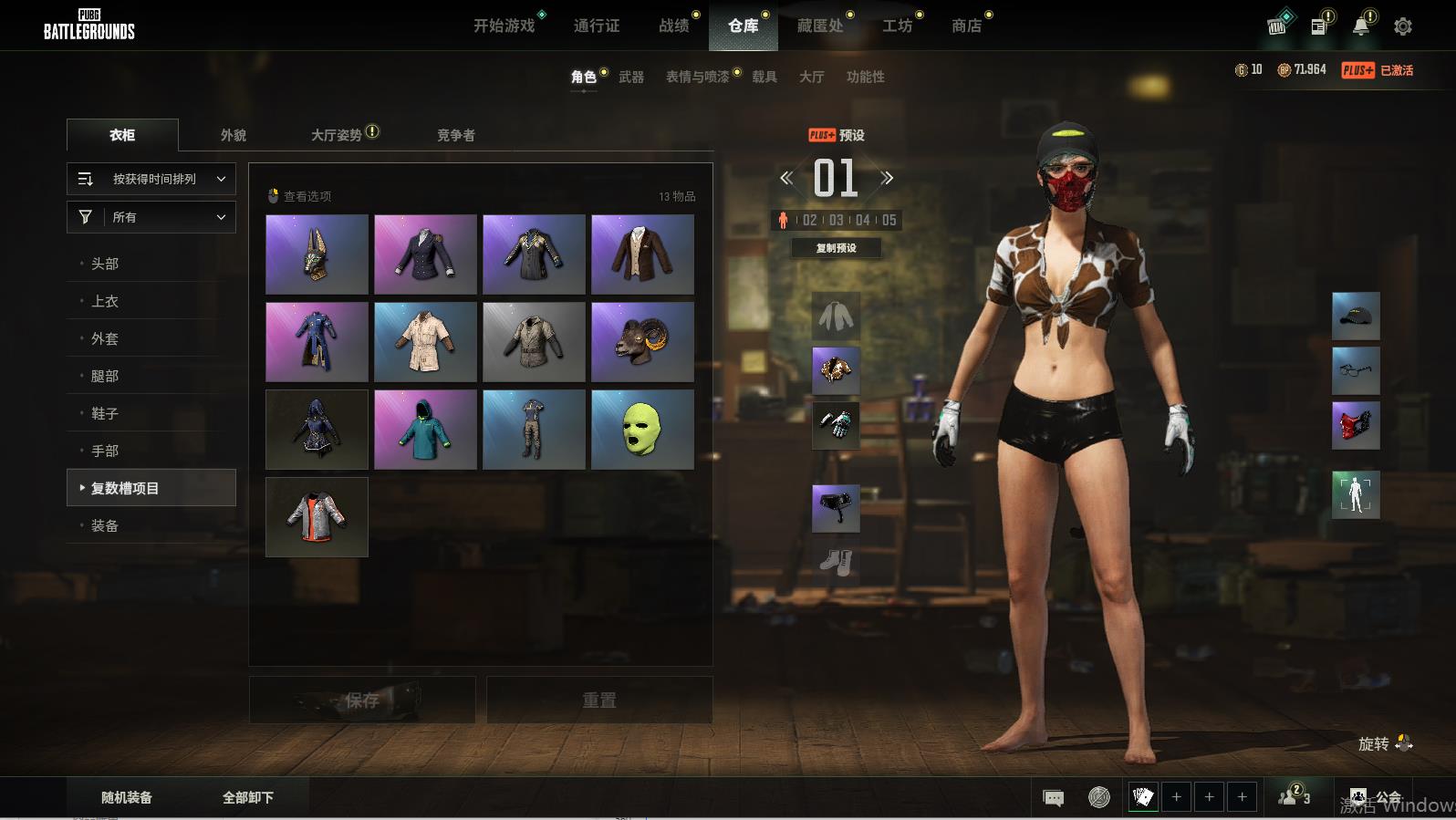Click the equipped black cap slot
This screenshot has width=1456, height=820.
1356,316
